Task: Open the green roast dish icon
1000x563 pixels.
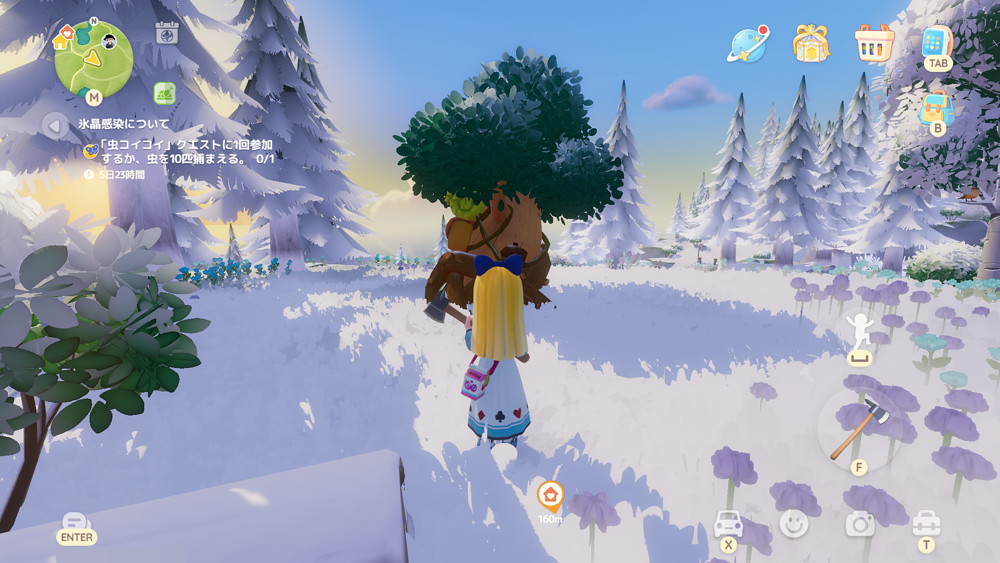Action: [x=165, y=93]
